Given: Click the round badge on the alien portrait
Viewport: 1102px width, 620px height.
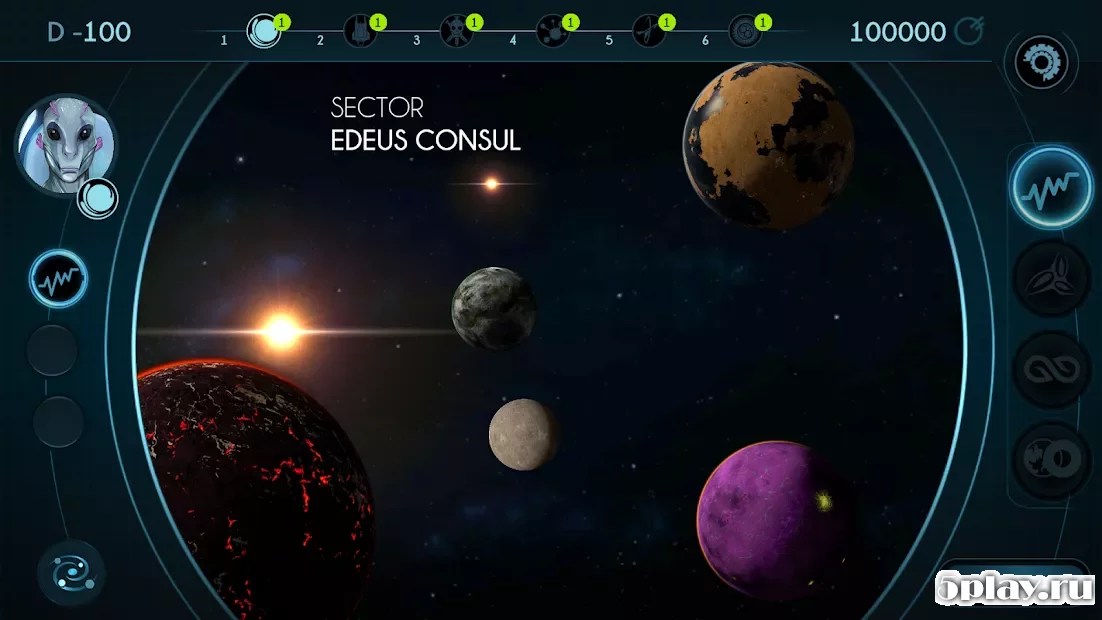Looking at the screenshot, I should (98, 198).
